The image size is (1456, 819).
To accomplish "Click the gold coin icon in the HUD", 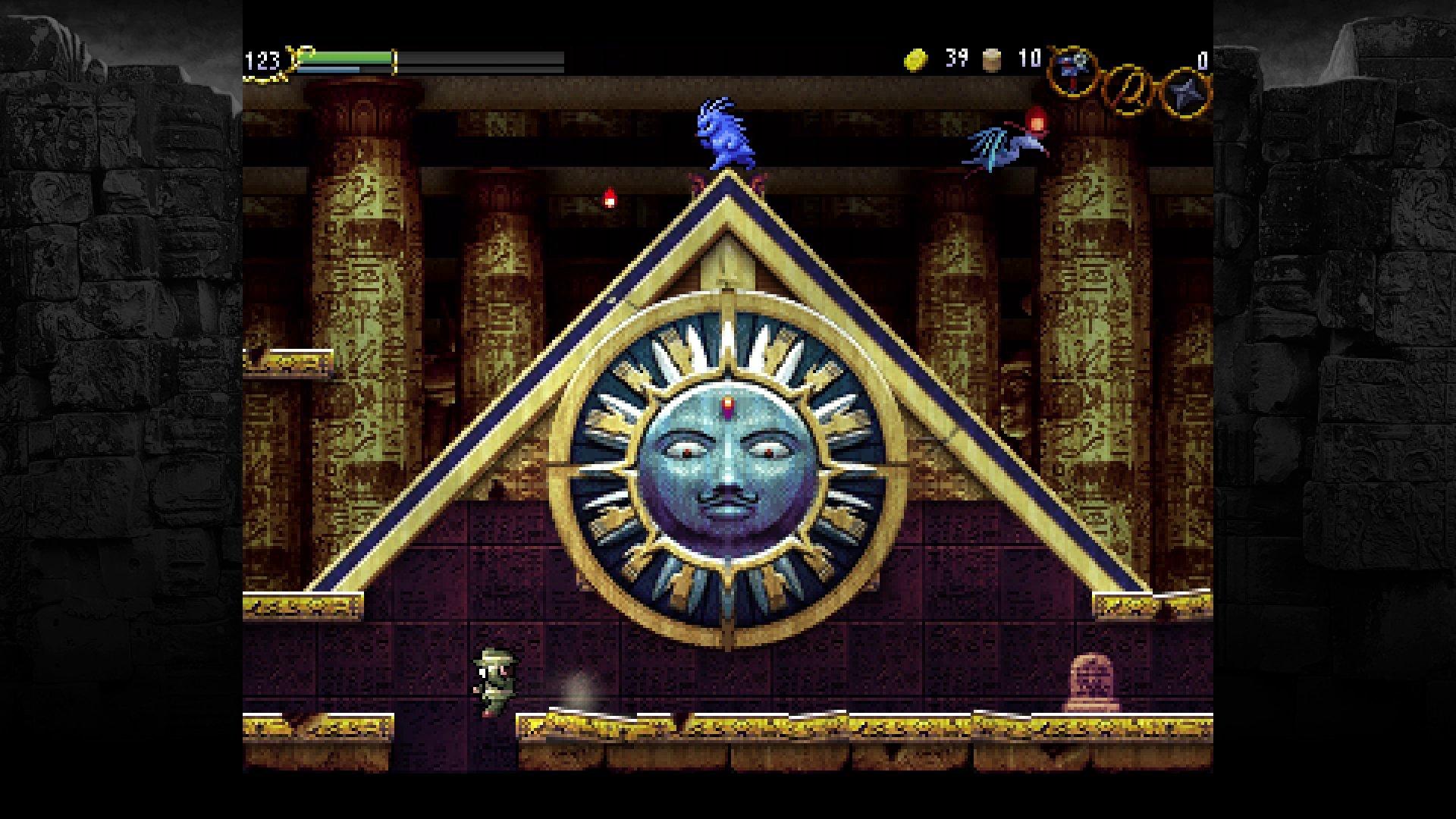I will point(915,59).
